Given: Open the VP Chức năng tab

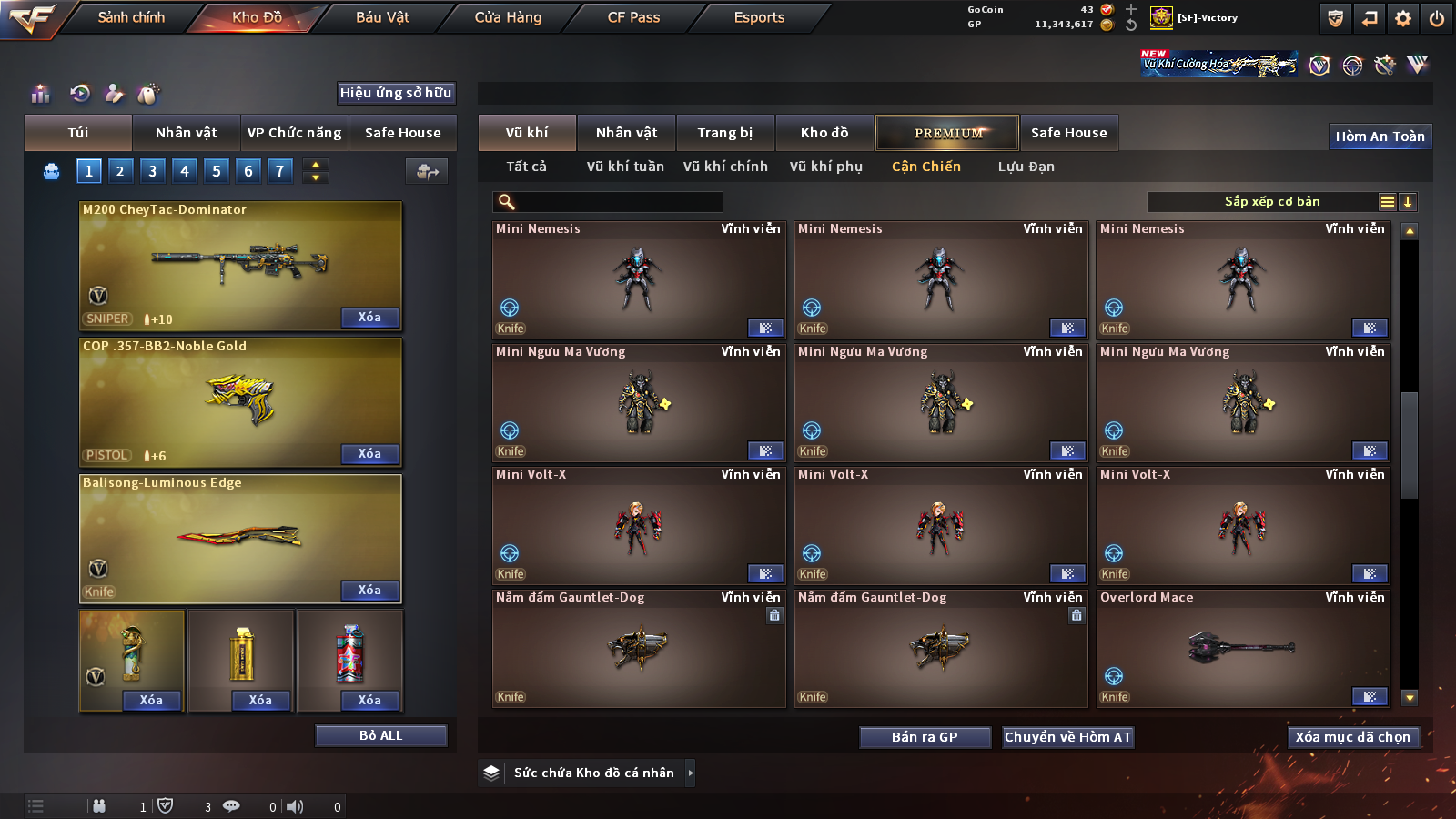Looking at the screenshot, I should point(294,133).
